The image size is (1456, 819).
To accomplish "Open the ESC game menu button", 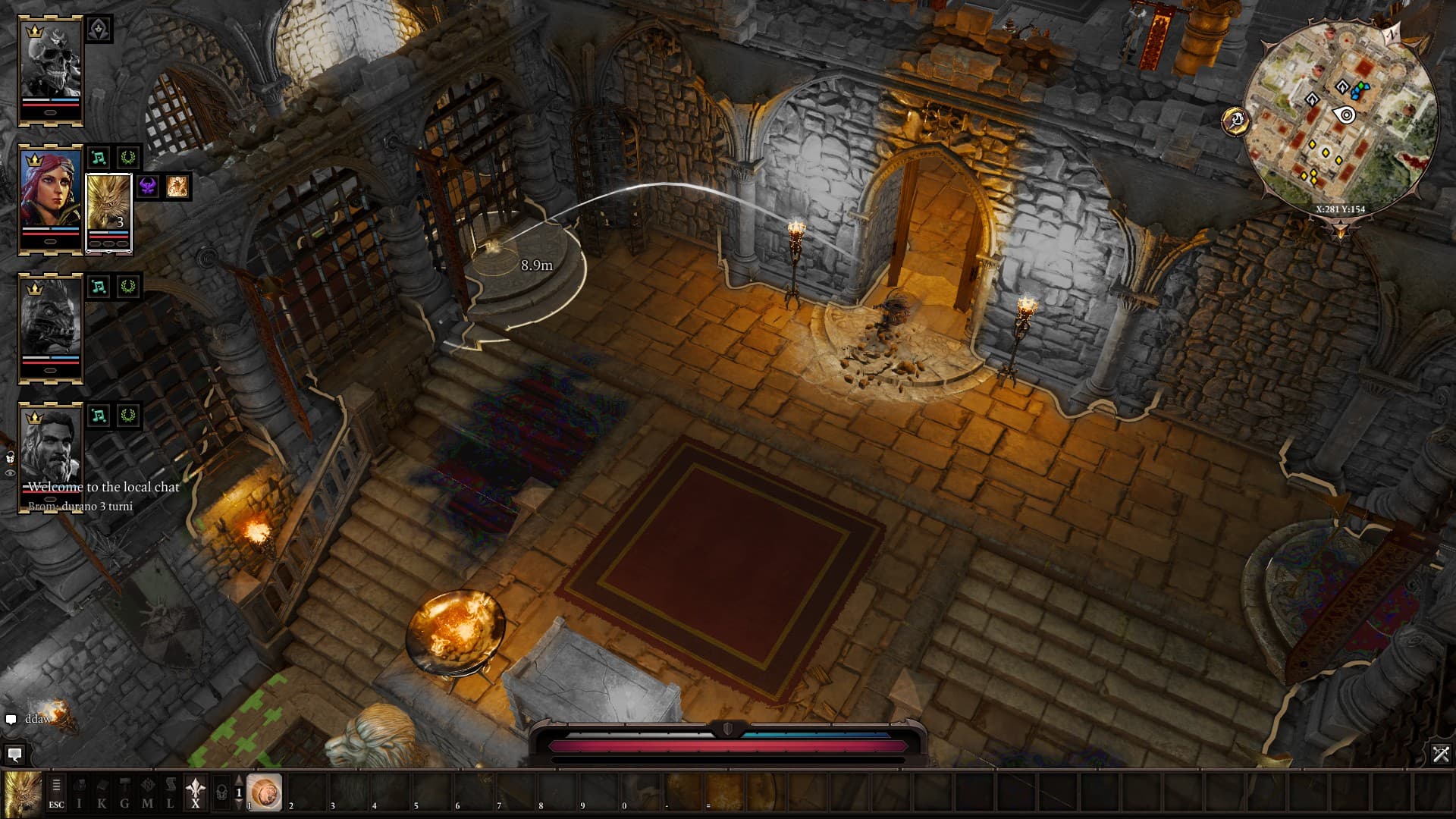I will [x=56, y=793].
